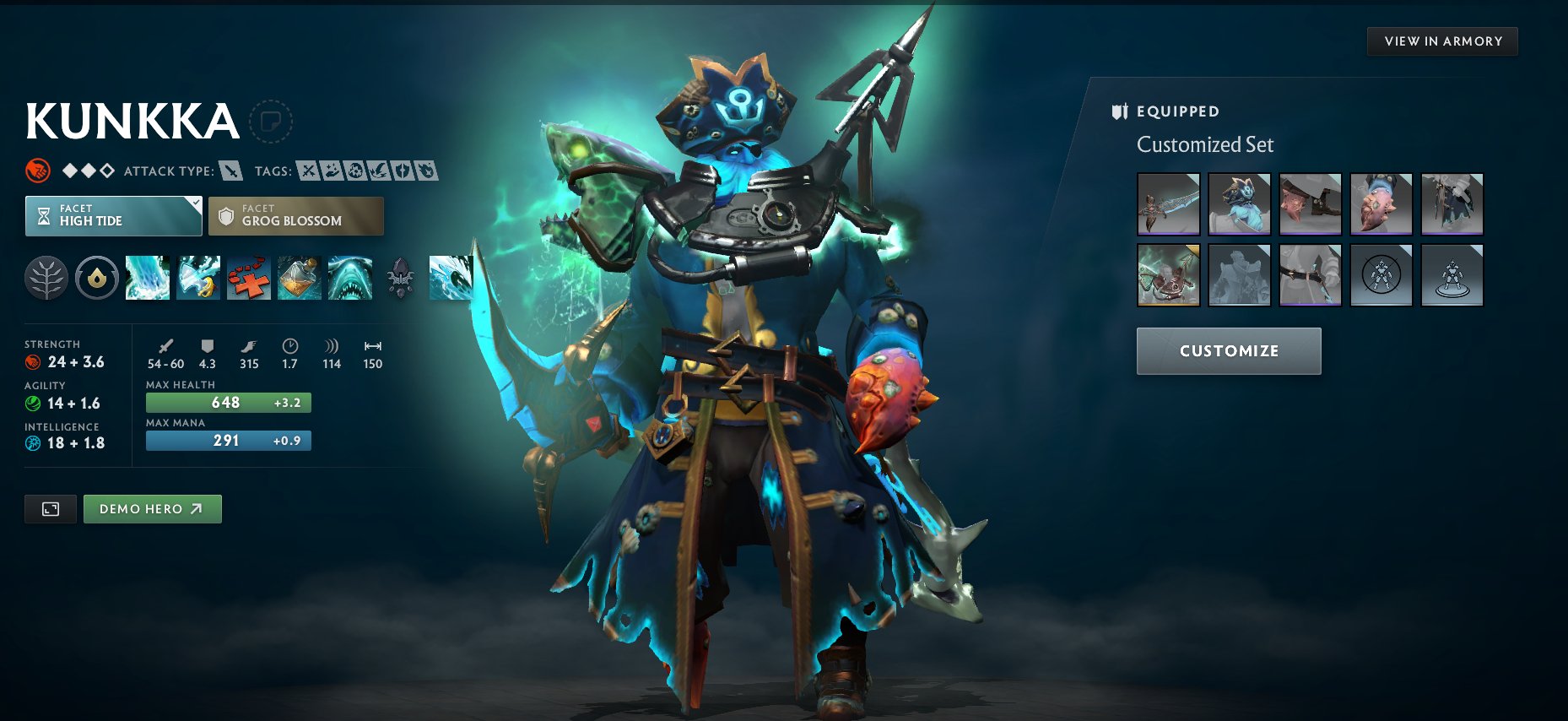Click the CUSTOMIZE button
The image size is (1568, 721).
click(x=1229, y=350)
